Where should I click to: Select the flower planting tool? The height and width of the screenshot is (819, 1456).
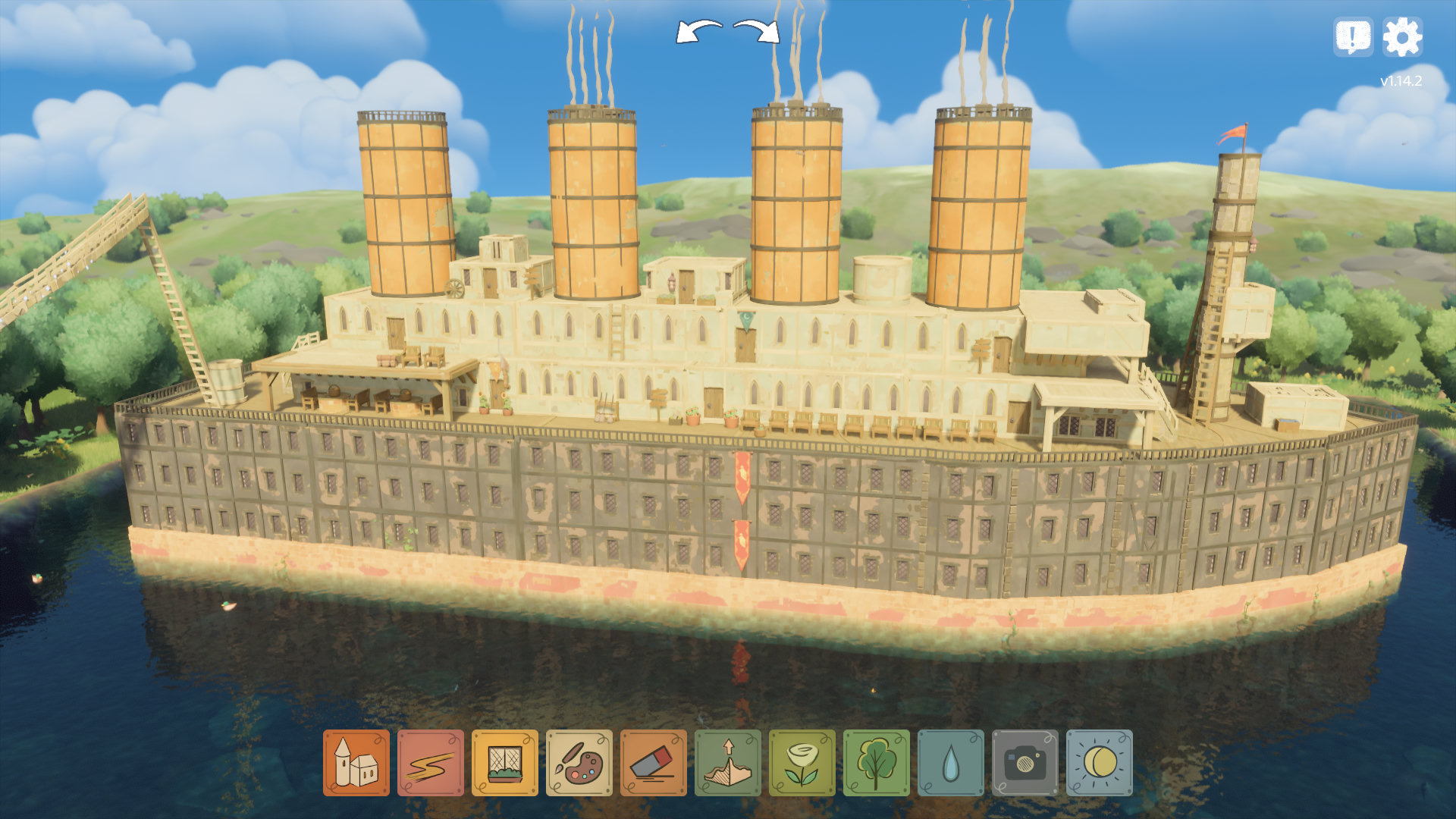click(802, 763)
